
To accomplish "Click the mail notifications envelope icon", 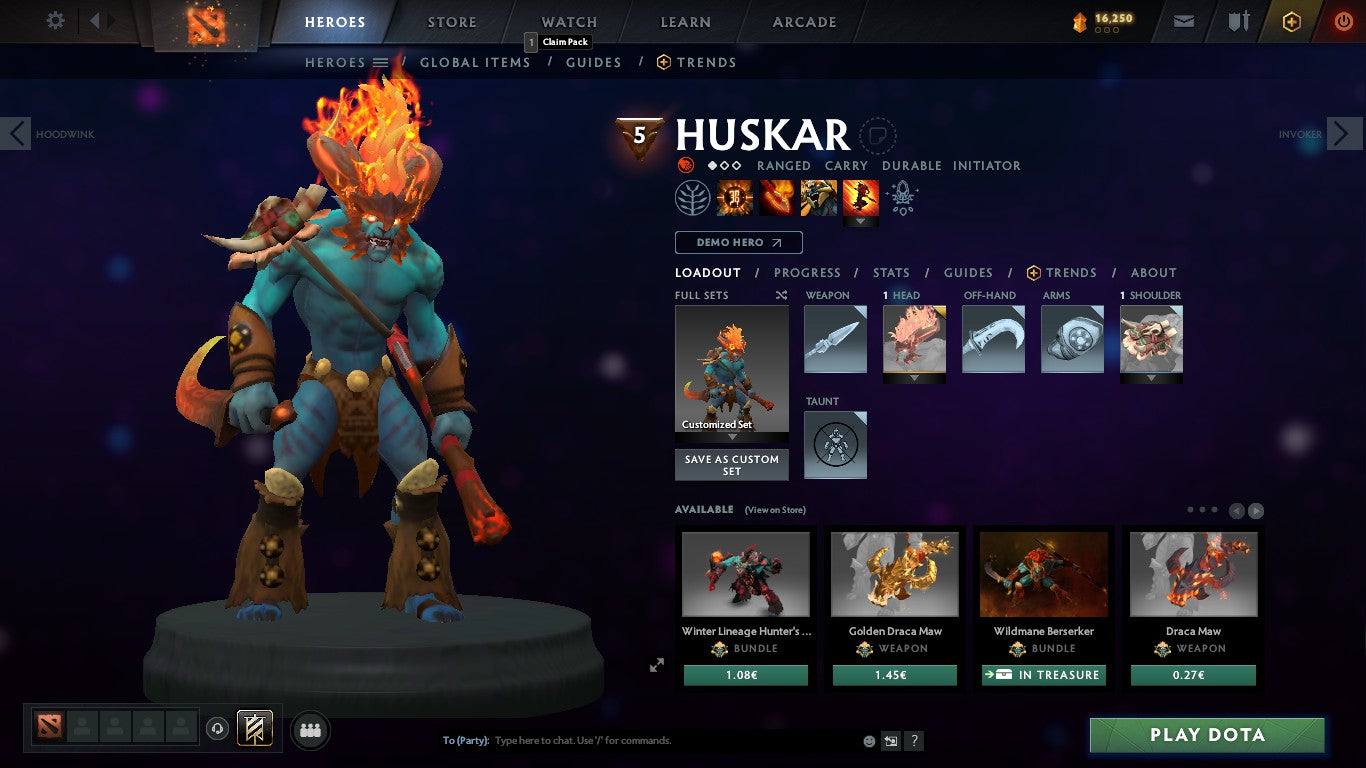I will point(1183,19).
